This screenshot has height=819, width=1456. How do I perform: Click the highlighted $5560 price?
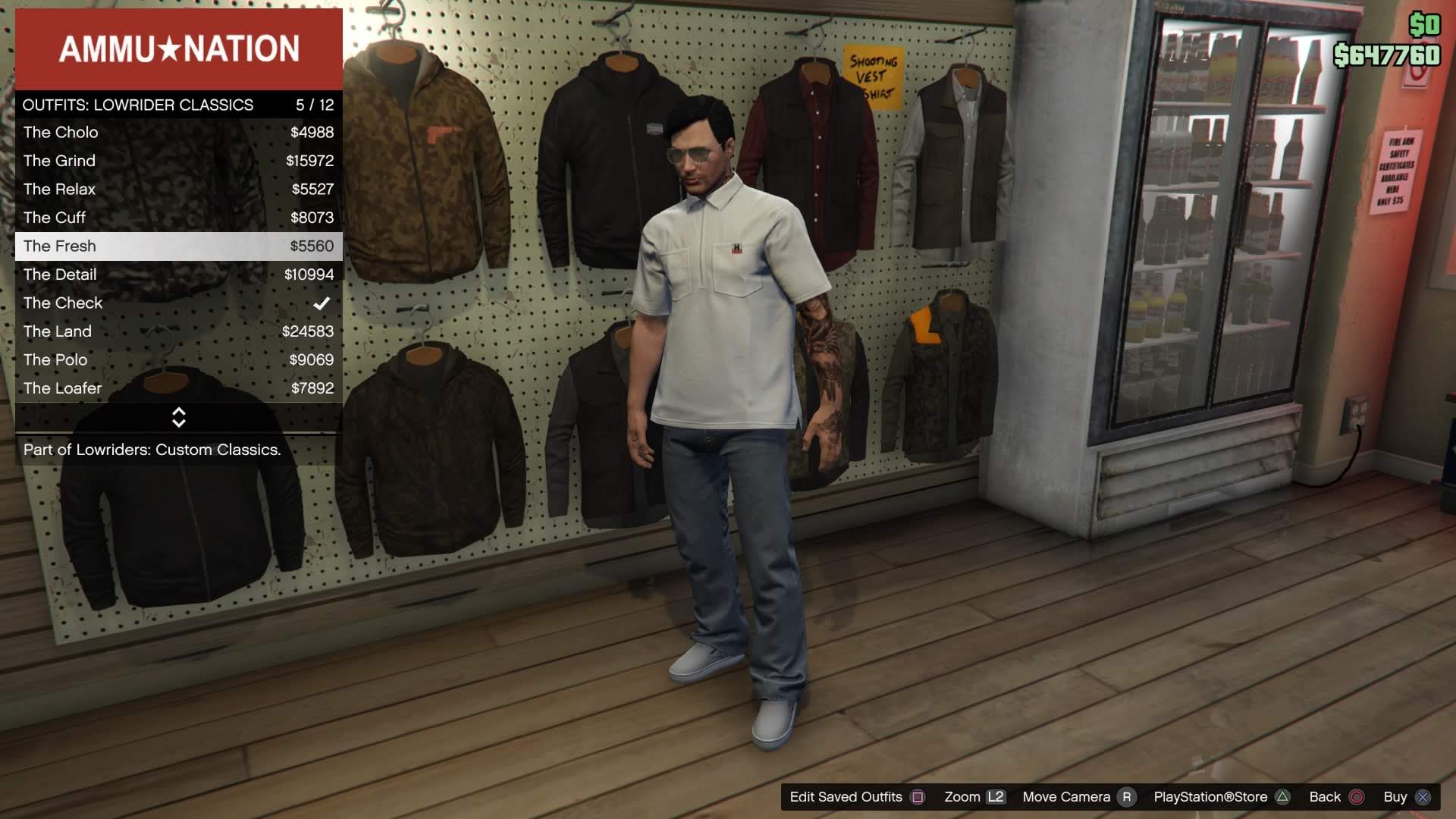[314, 246]
